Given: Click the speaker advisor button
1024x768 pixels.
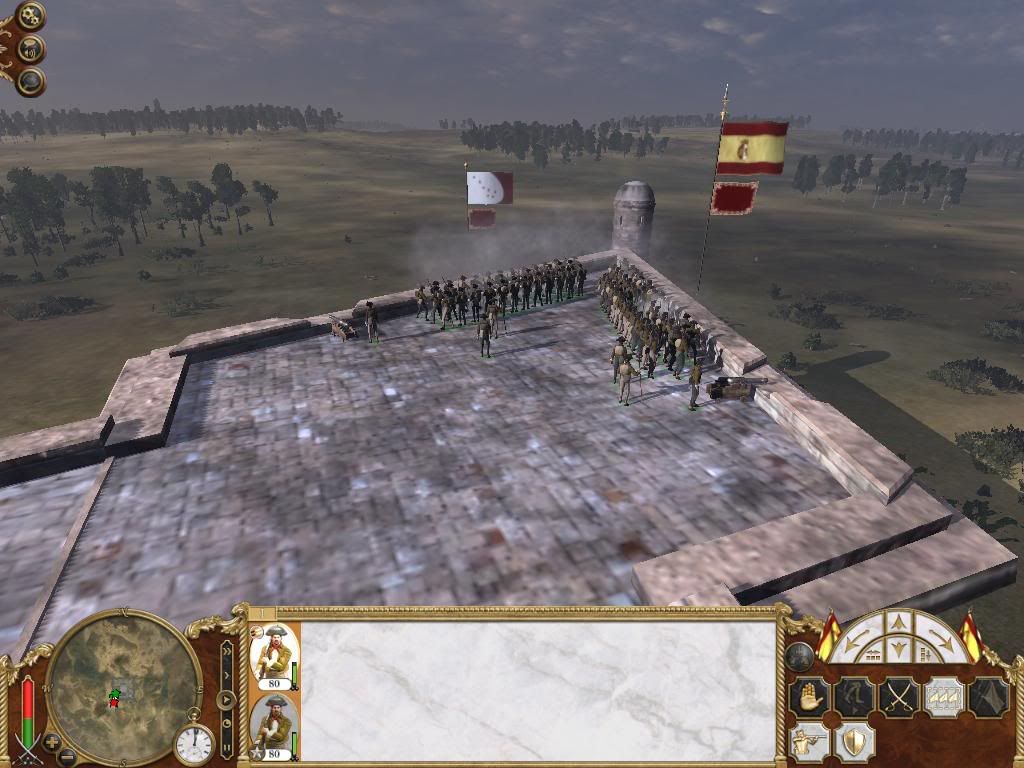Looking at the screenshot, I should coord(30,48).
